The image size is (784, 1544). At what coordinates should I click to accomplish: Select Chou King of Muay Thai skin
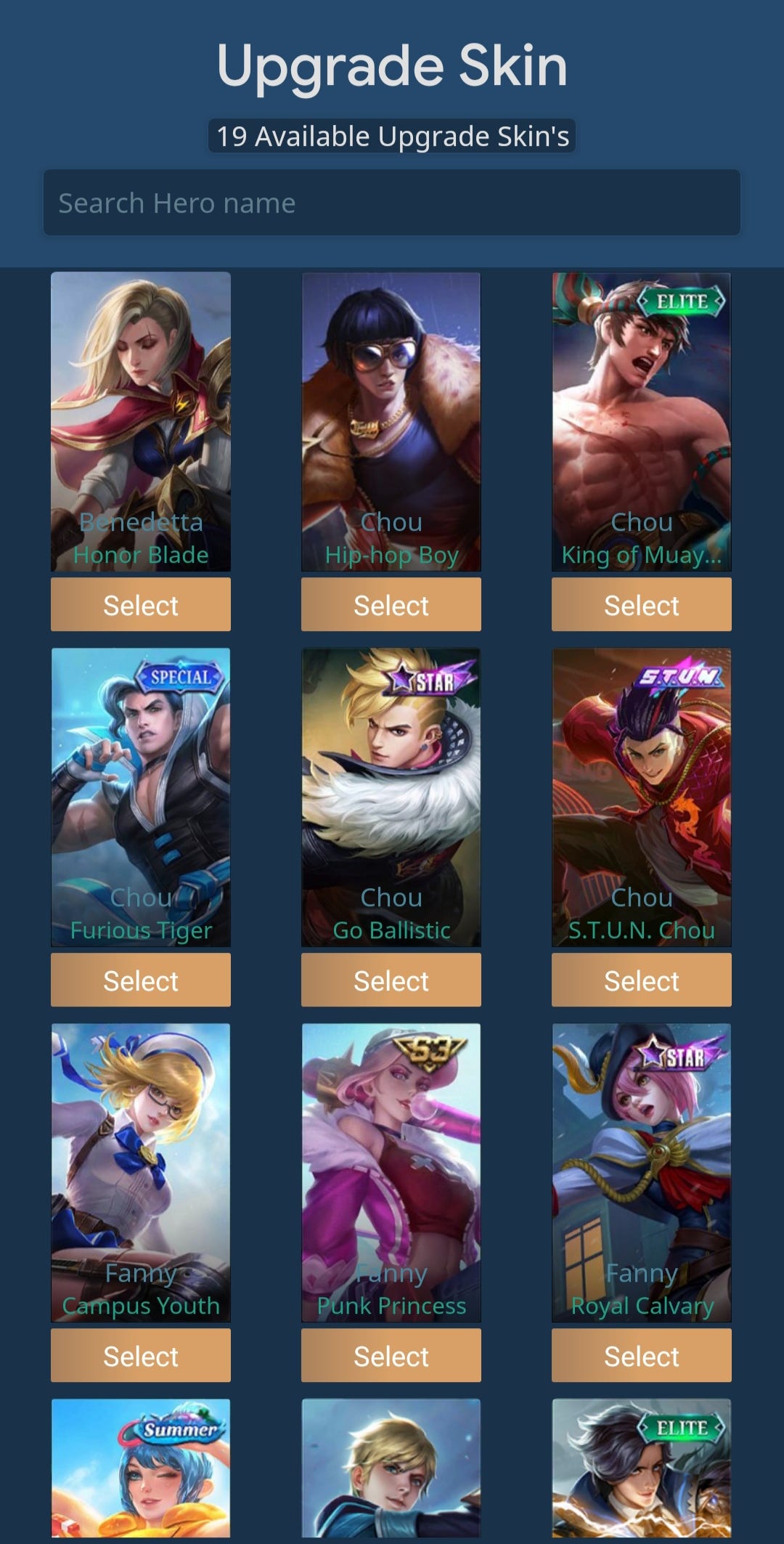(x=642, y=605)
